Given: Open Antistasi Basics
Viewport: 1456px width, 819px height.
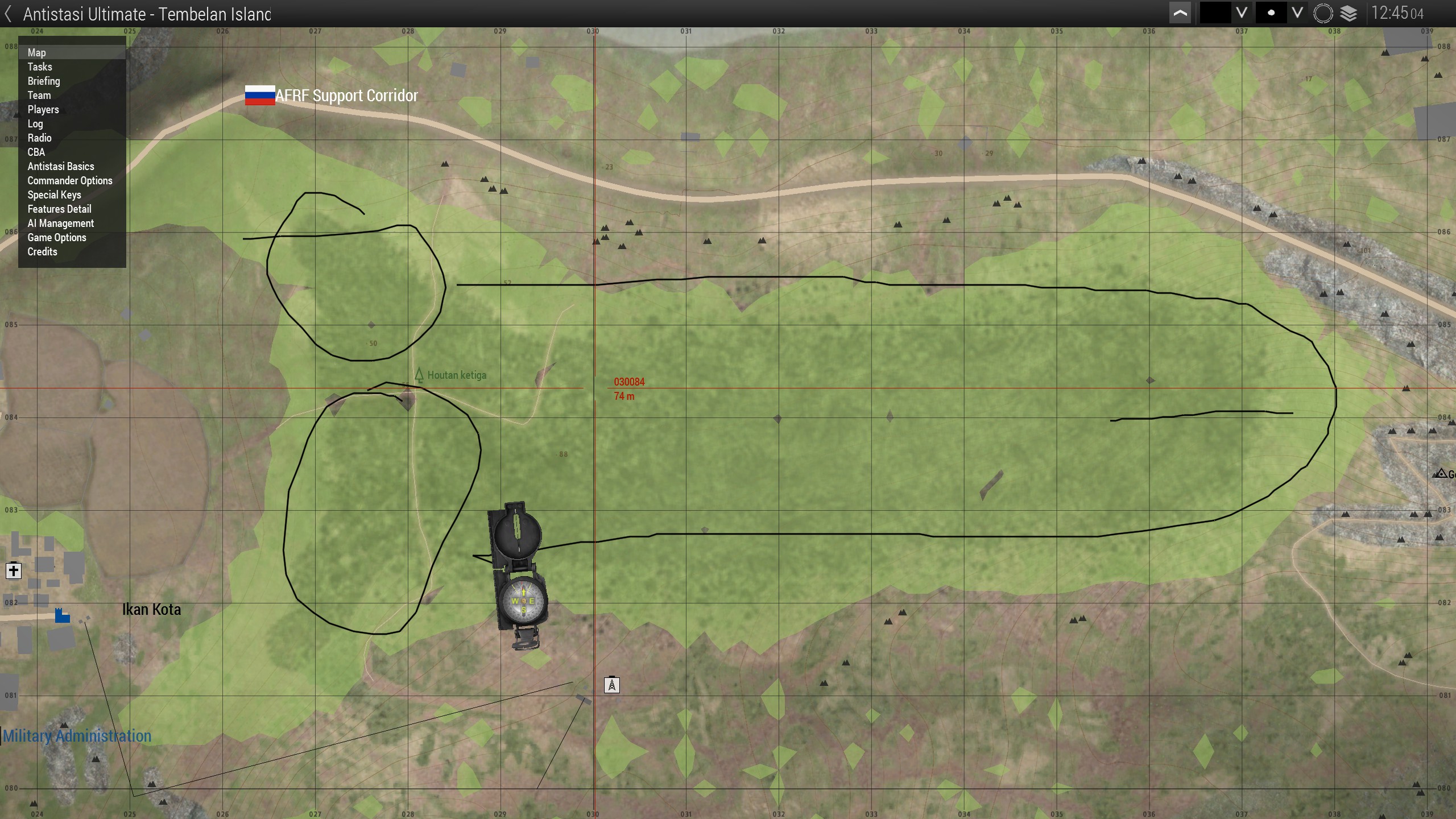Looking at the screenshot, I should 61,166.
